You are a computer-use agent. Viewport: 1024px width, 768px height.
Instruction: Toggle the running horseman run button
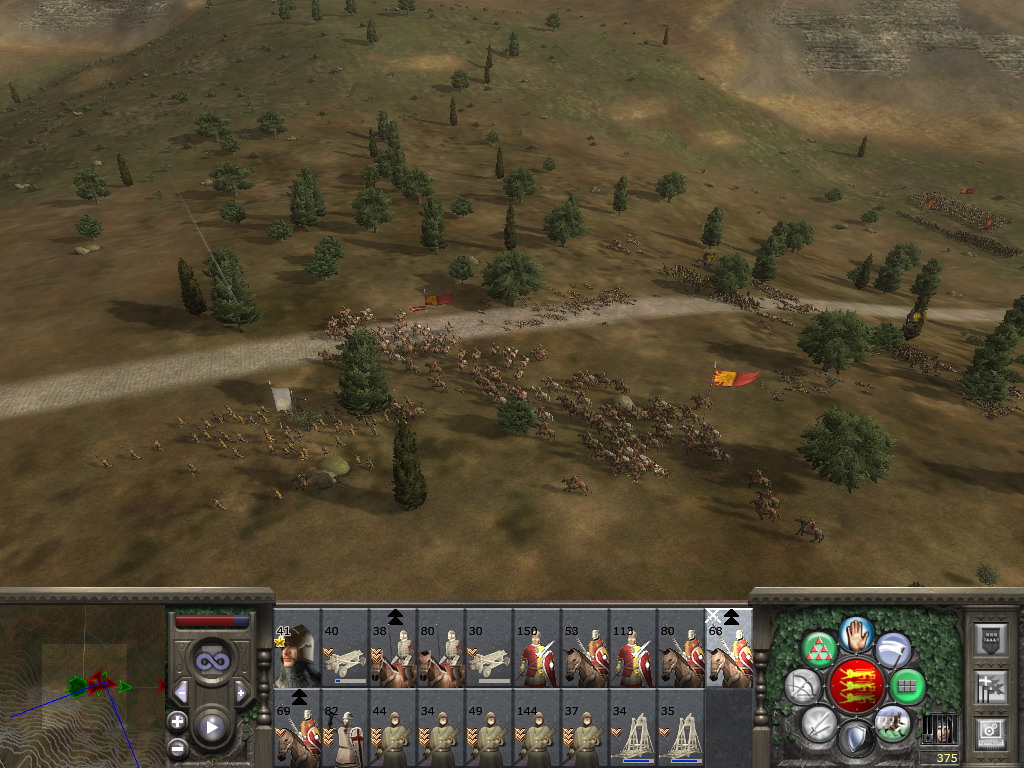tap(892, 723)
